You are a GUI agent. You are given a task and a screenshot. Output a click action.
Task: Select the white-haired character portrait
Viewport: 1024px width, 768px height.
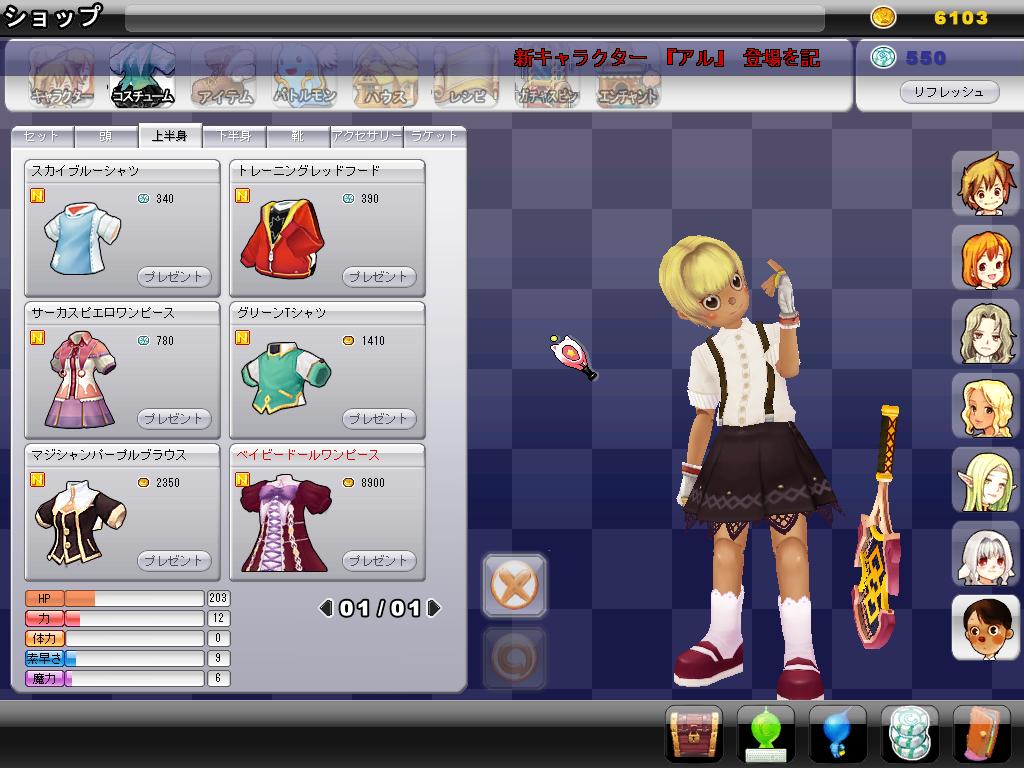coord(985,553)
